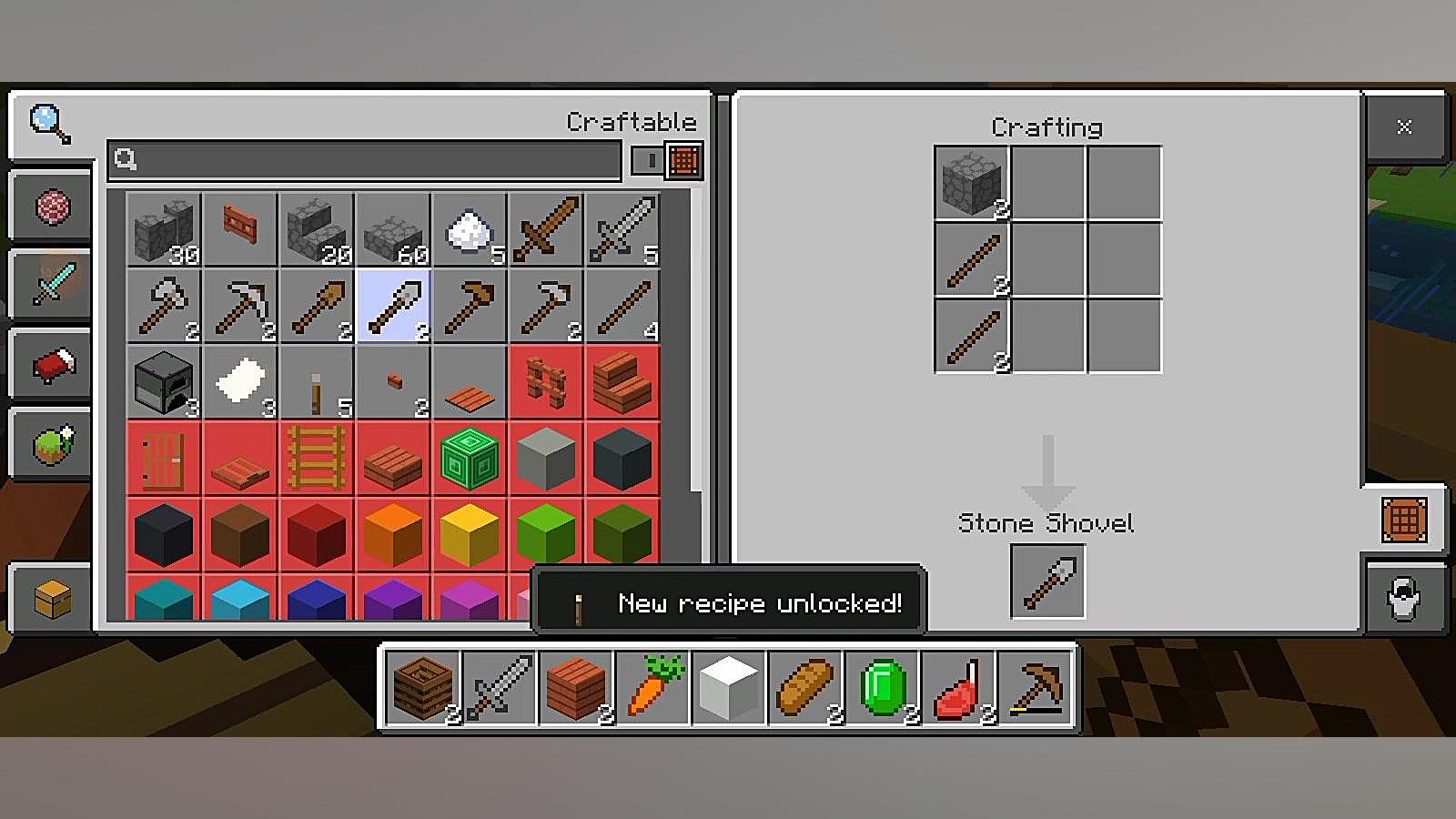
Task: Select the ladder recipe
Action: click(317, 459)
